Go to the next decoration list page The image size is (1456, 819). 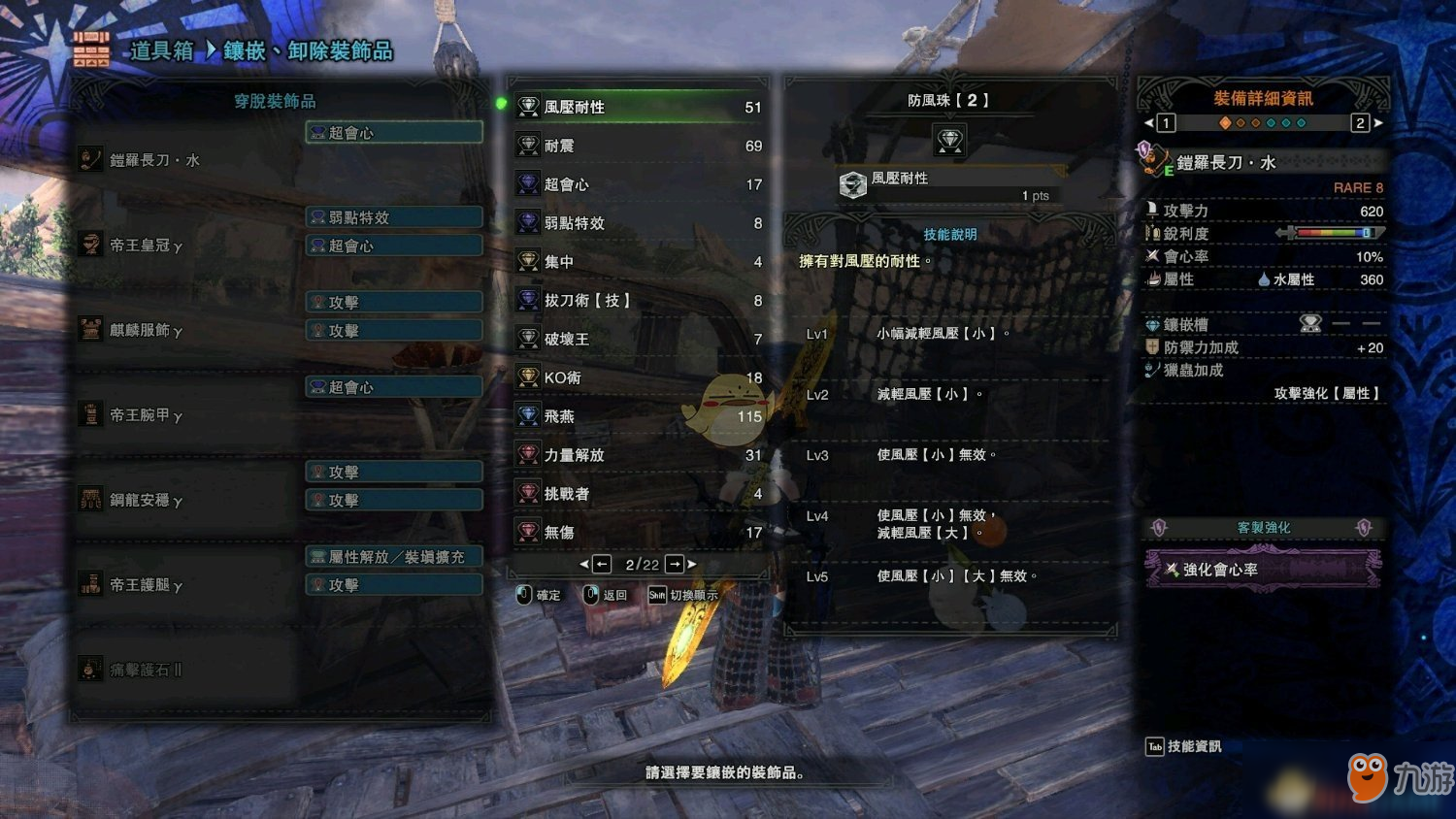pos(675,564)
